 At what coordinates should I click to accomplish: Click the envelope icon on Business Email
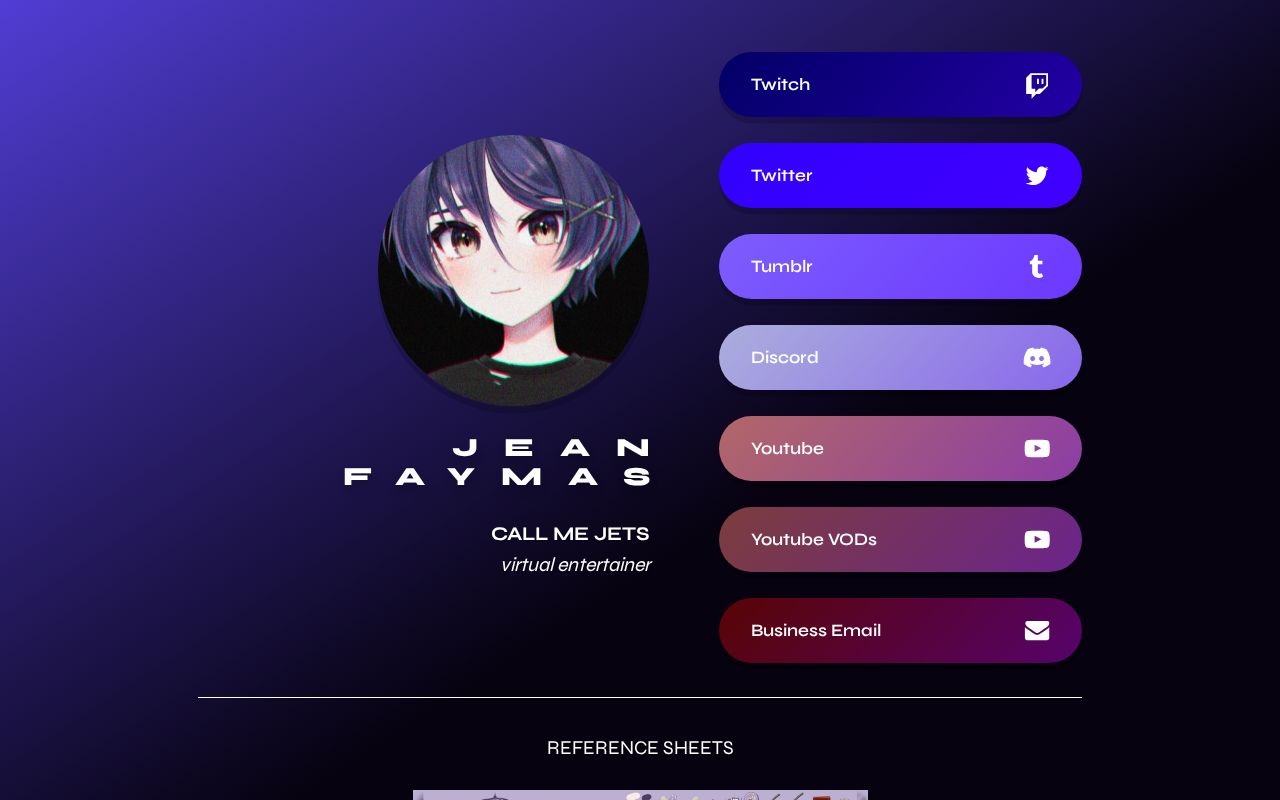click(1037, 630)
